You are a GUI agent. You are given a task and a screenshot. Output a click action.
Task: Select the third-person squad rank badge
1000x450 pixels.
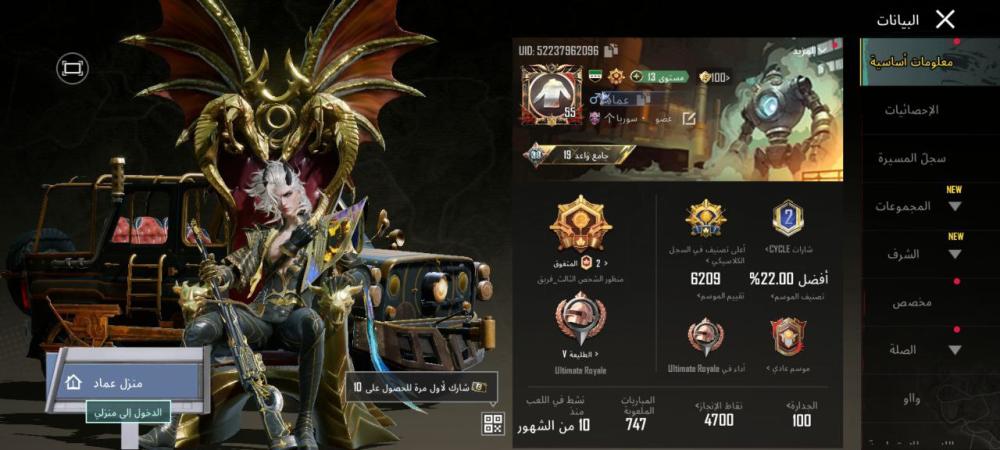click(580, 224)
